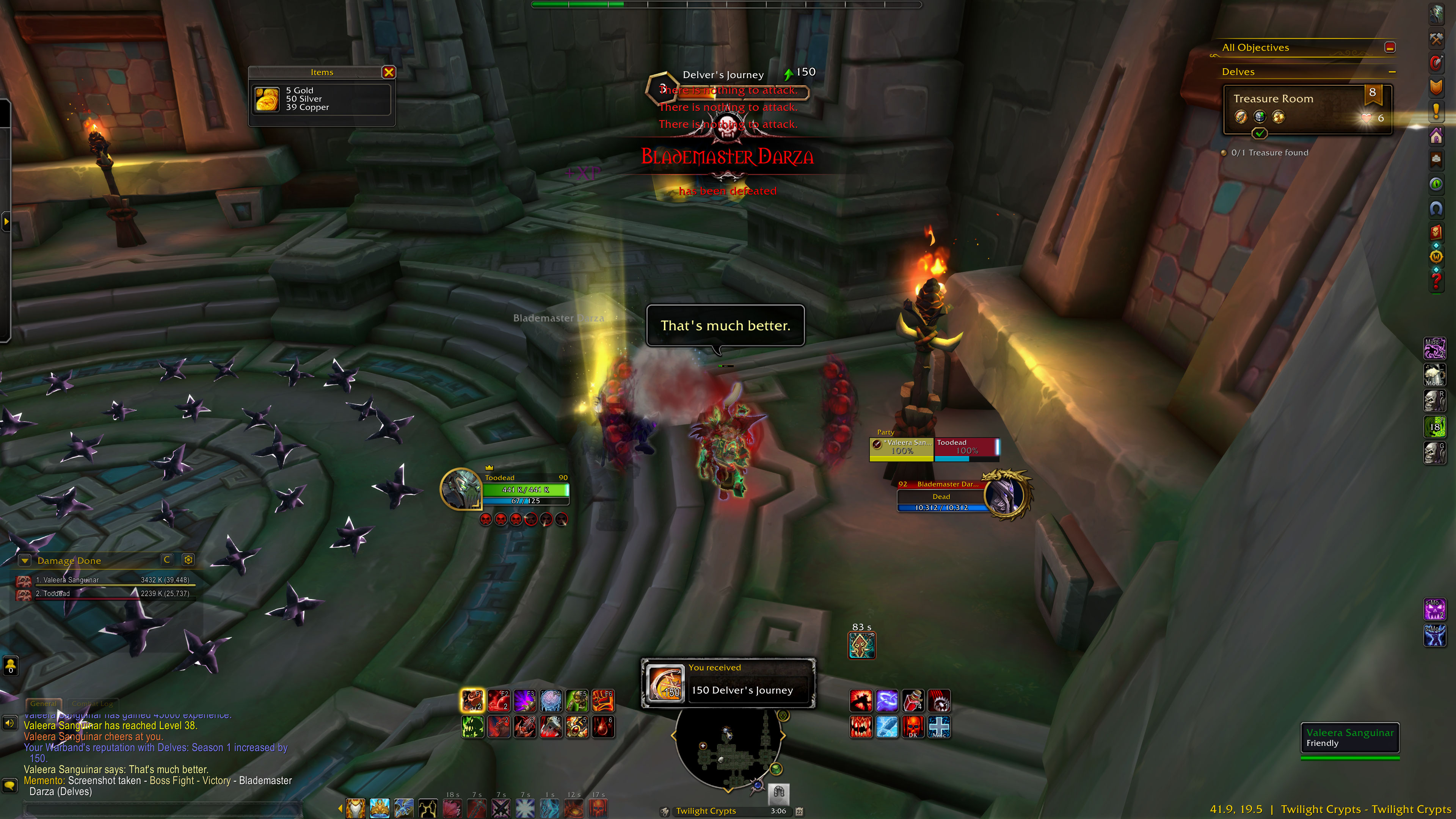
Task: Use the red potion with 74 charges
Action: click(x=912, y=701)
